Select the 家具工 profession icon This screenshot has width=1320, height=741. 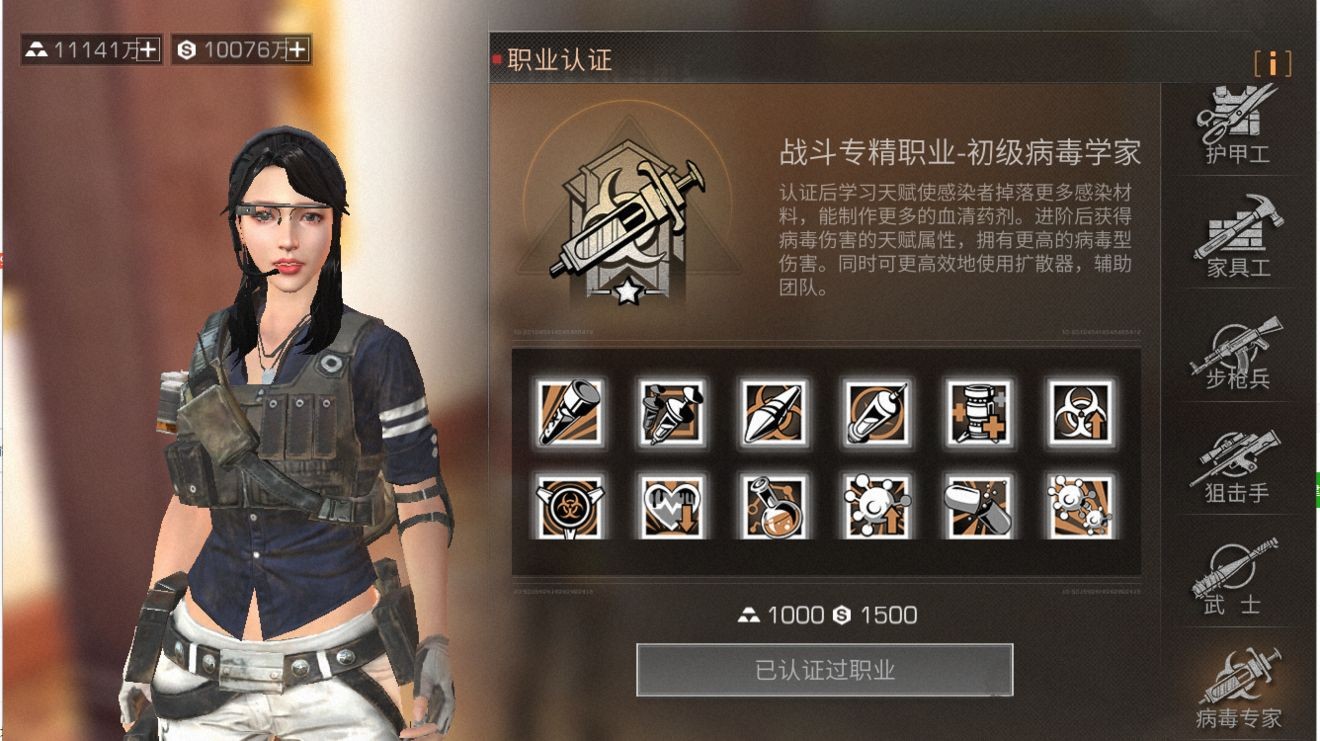coord(1235,240)
